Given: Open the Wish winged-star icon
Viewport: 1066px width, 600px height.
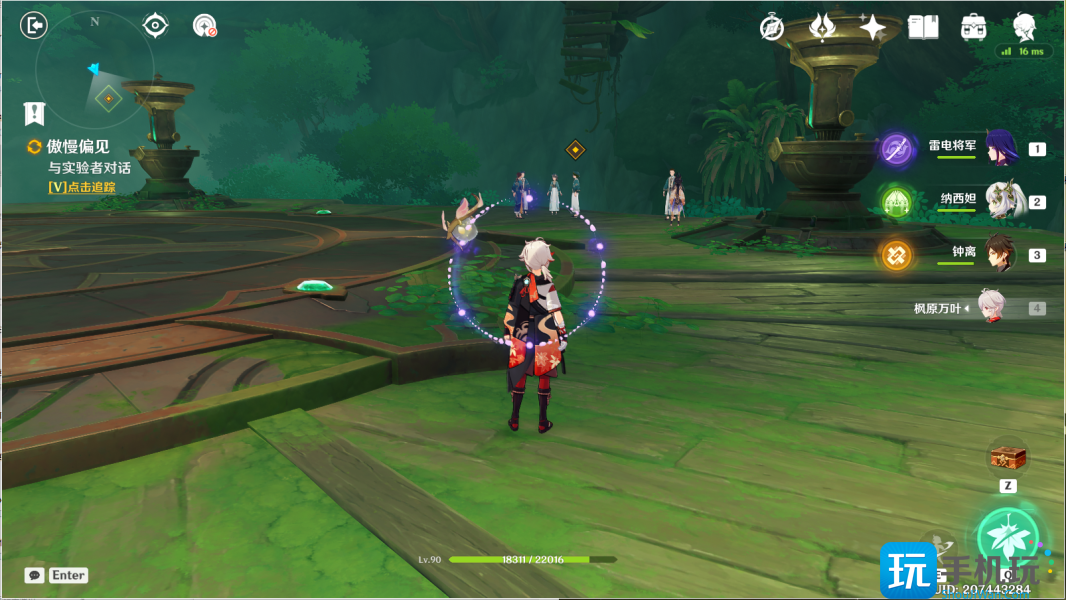Looking at the screenshot, I should click(822, 27).
